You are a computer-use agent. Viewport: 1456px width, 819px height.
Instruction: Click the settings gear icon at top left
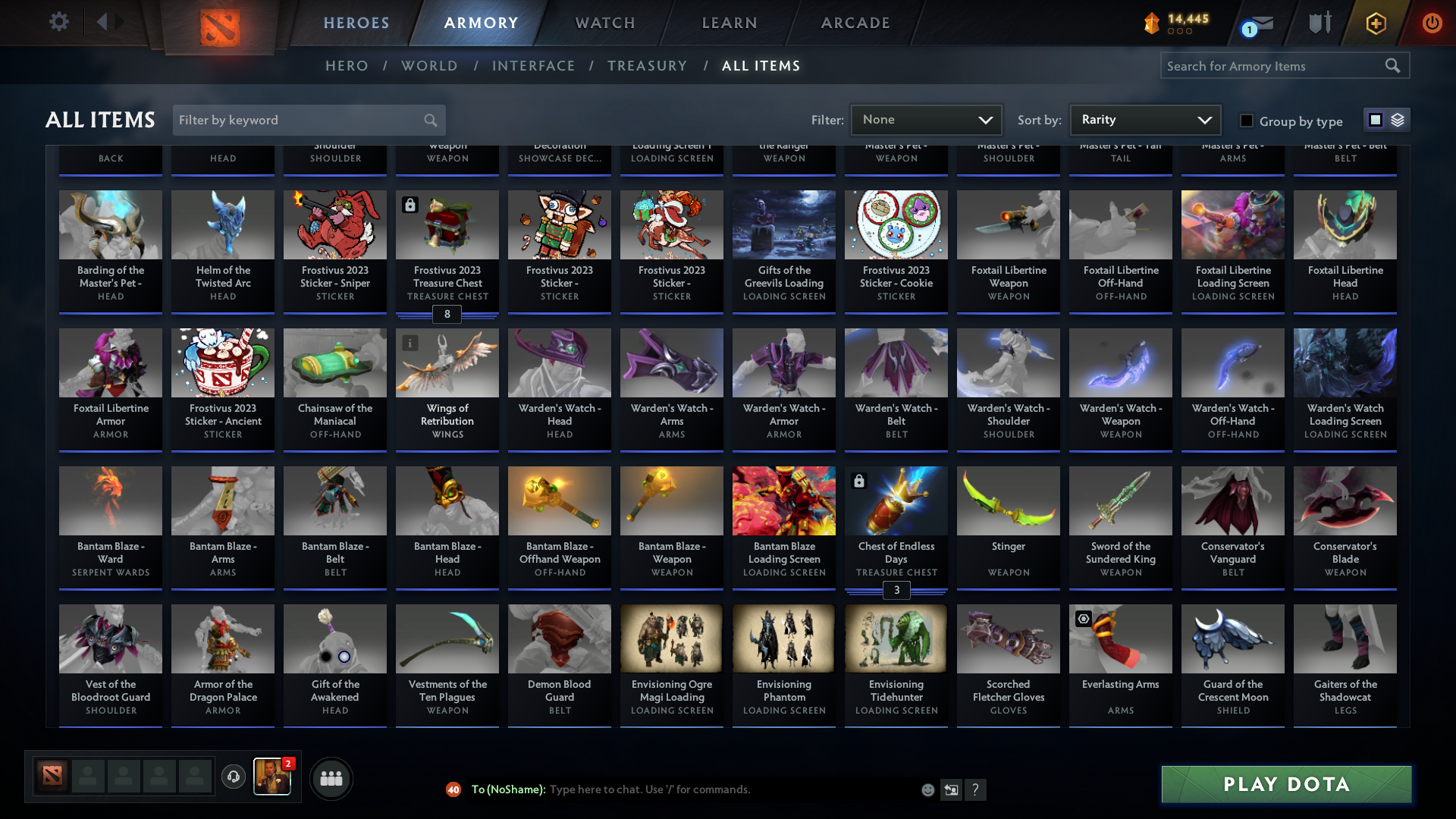point(59,21)
